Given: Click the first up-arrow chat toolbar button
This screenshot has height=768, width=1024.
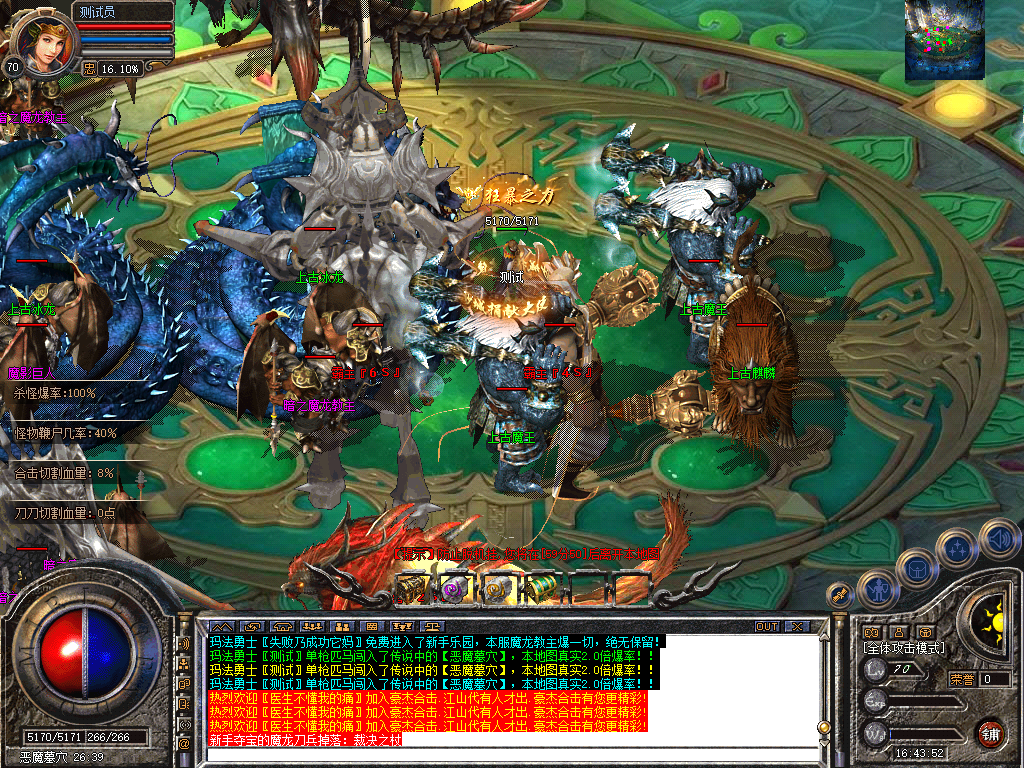Looking at the screenshot, I should (220, 627).
